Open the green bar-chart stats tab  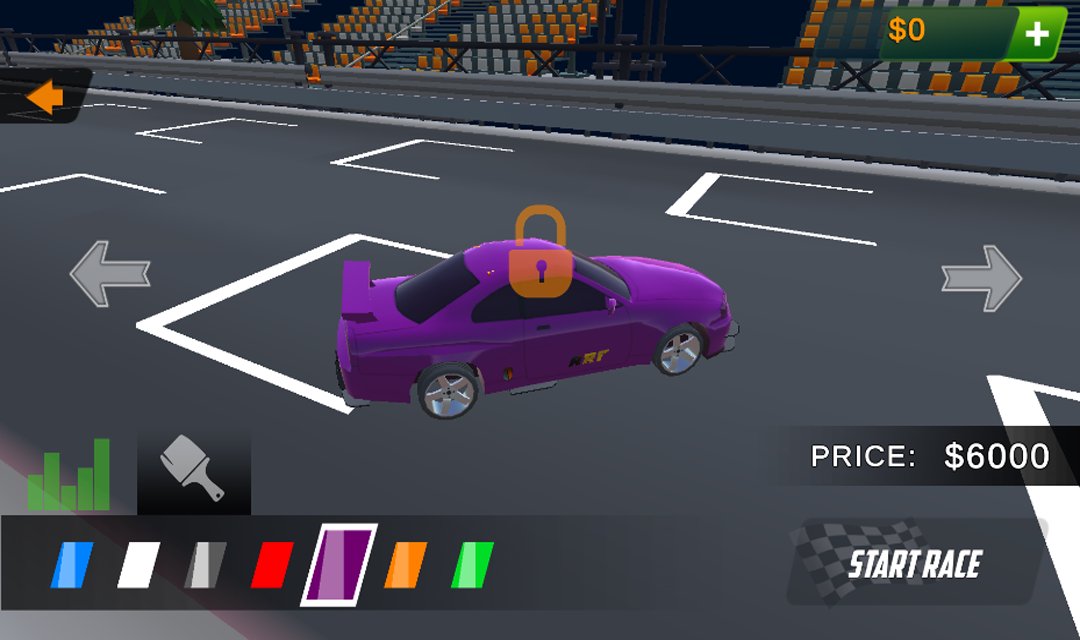click(69, 474)
